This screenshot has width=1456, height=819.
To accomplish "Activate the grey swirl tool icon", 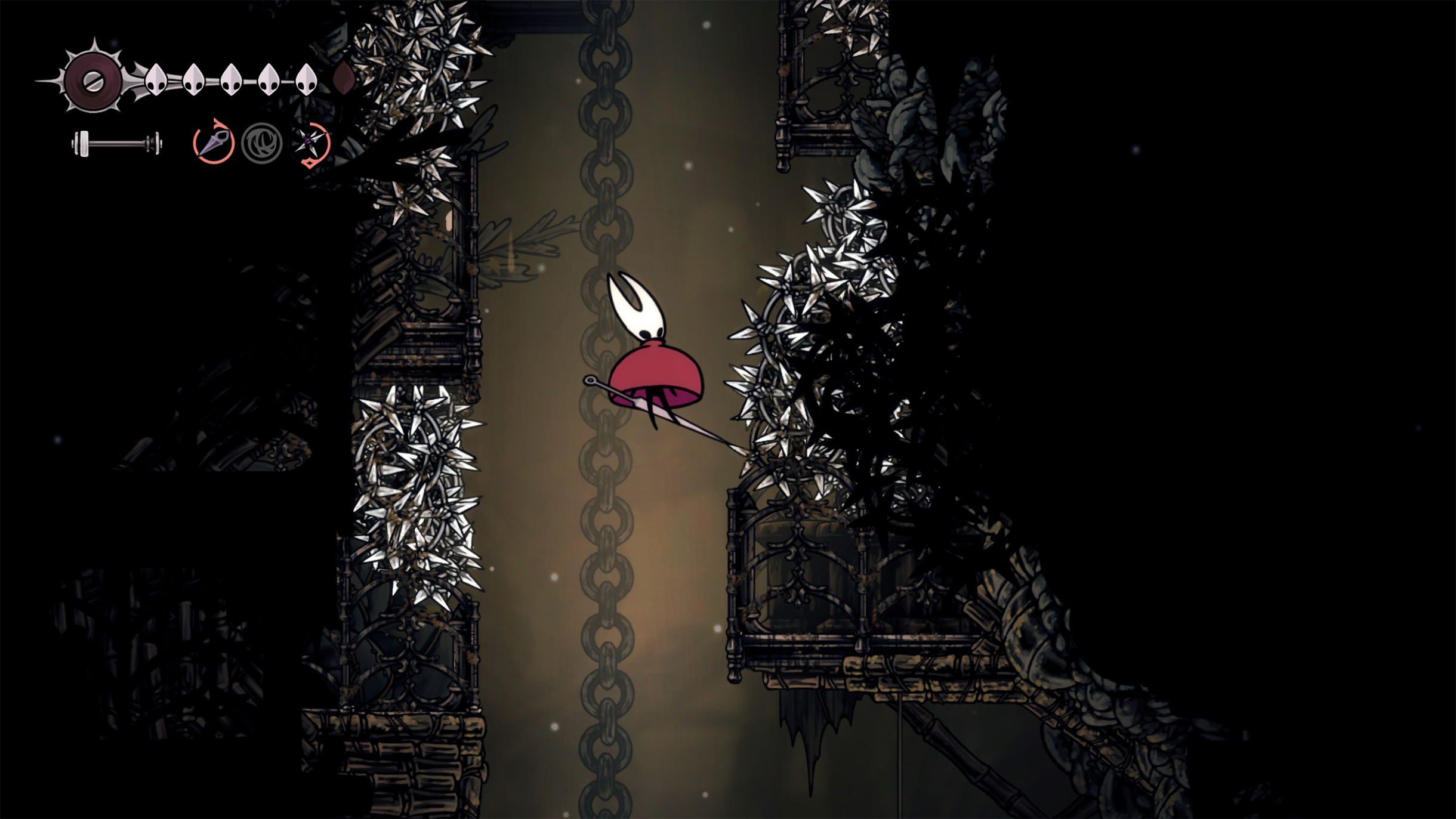I will point(262,143).
